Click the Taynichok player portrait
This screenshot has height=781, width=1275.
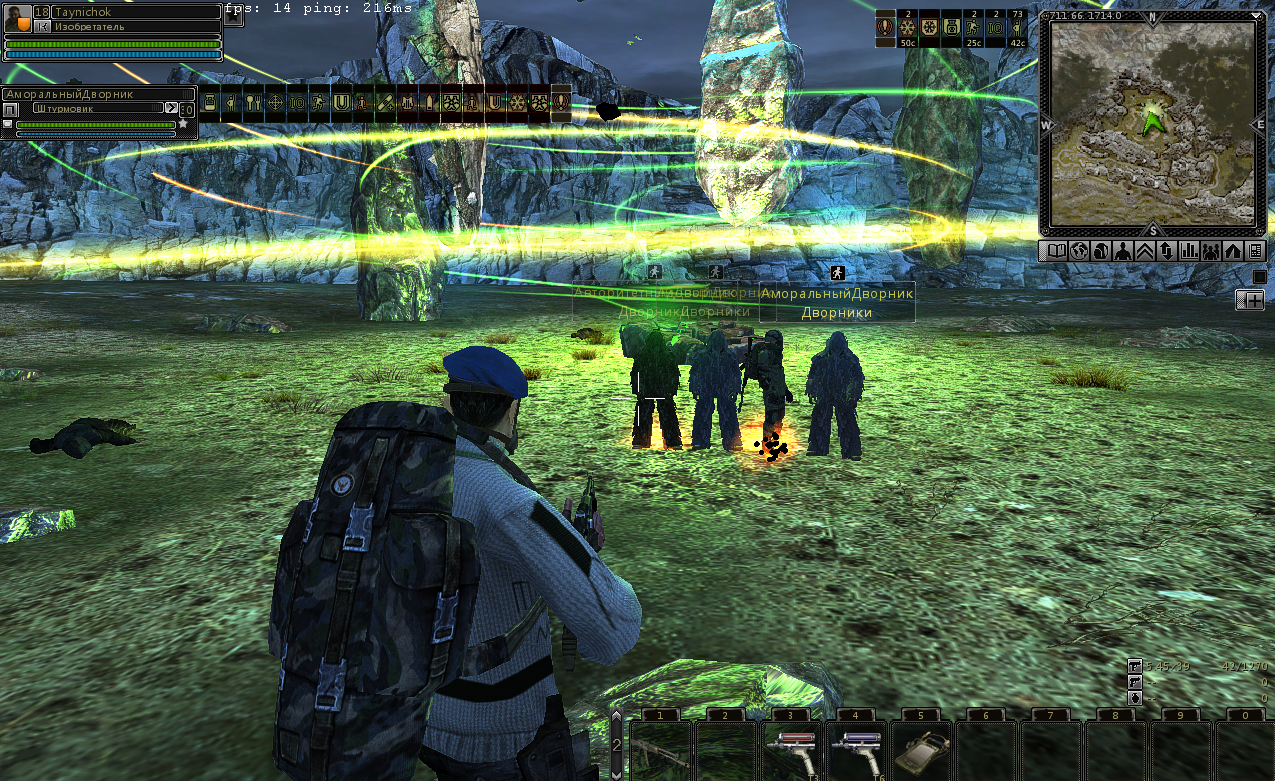pos(18,18)
